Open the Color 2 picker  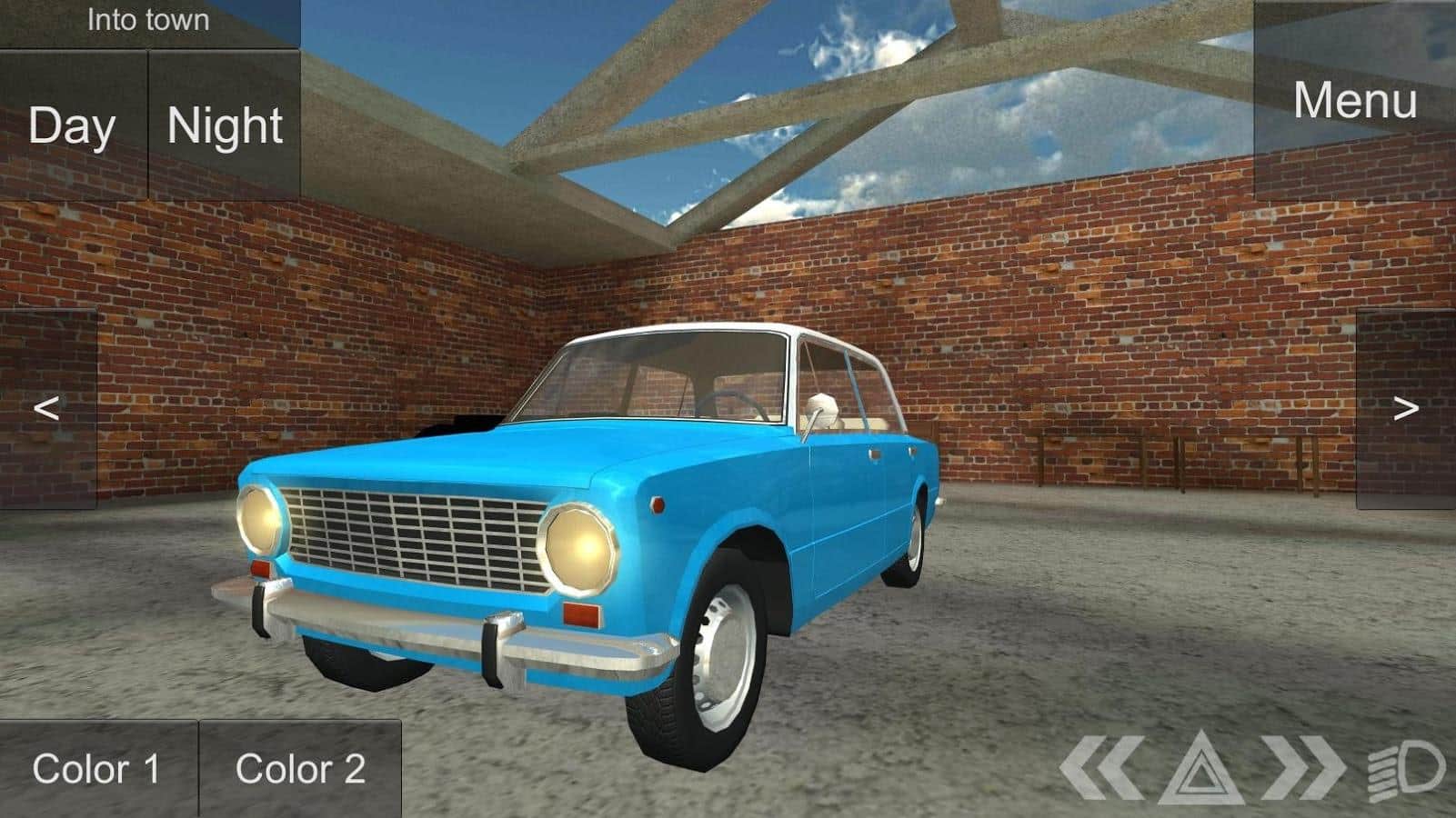[304, 768]
